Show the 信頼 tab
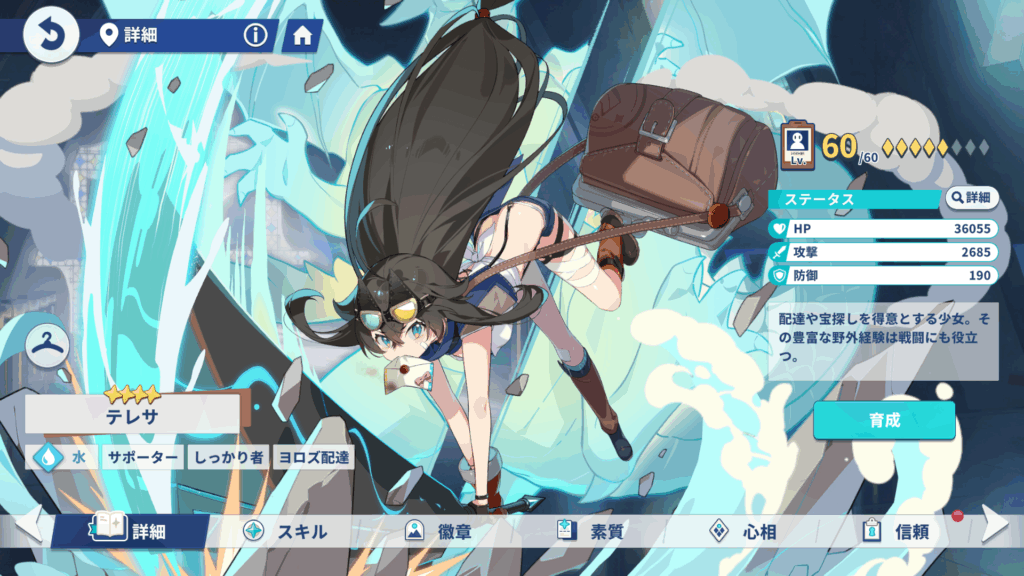Image resolution: width=1024 pixels, height=576 pixels. (896, 531)
